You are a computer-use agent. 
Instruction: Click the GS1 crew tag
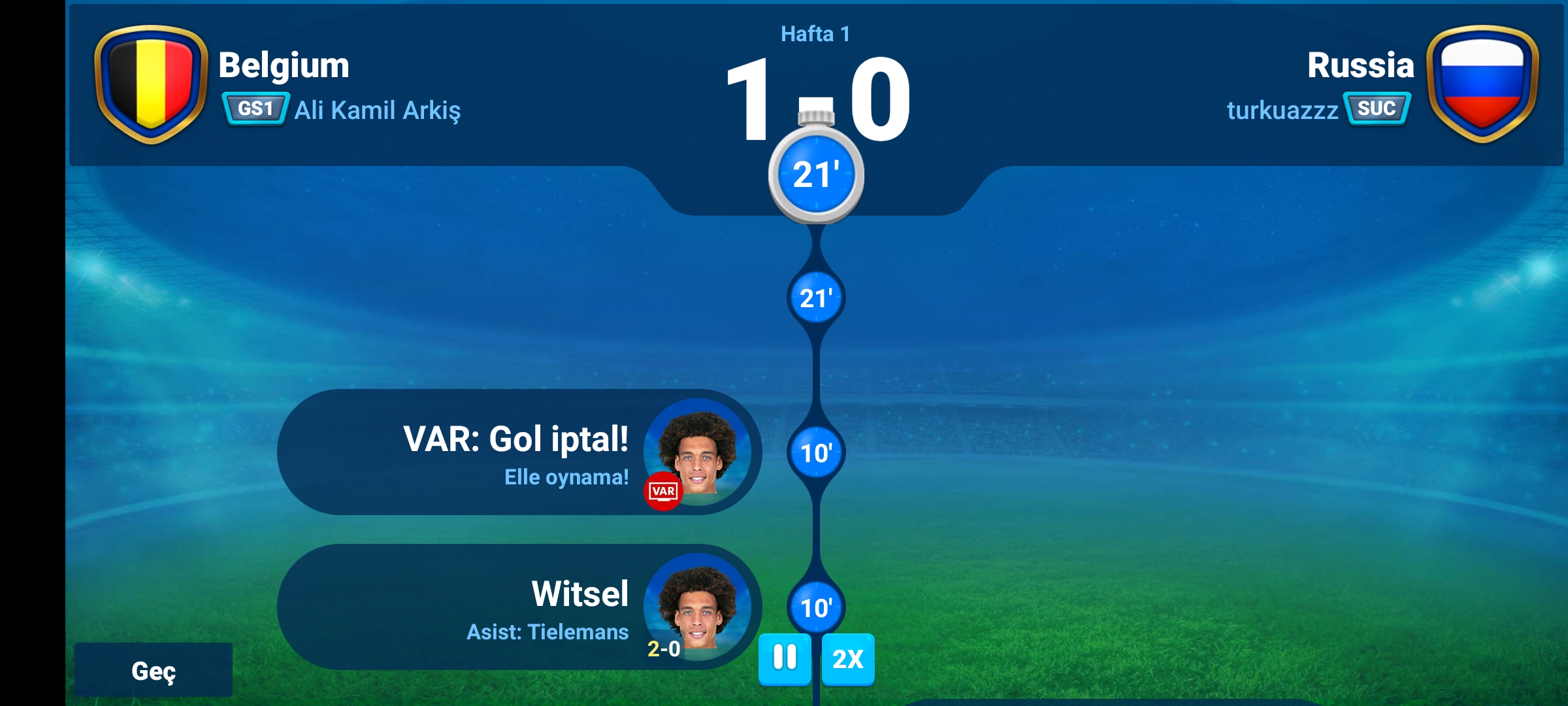pyautogui.click(x=255, y=109)
